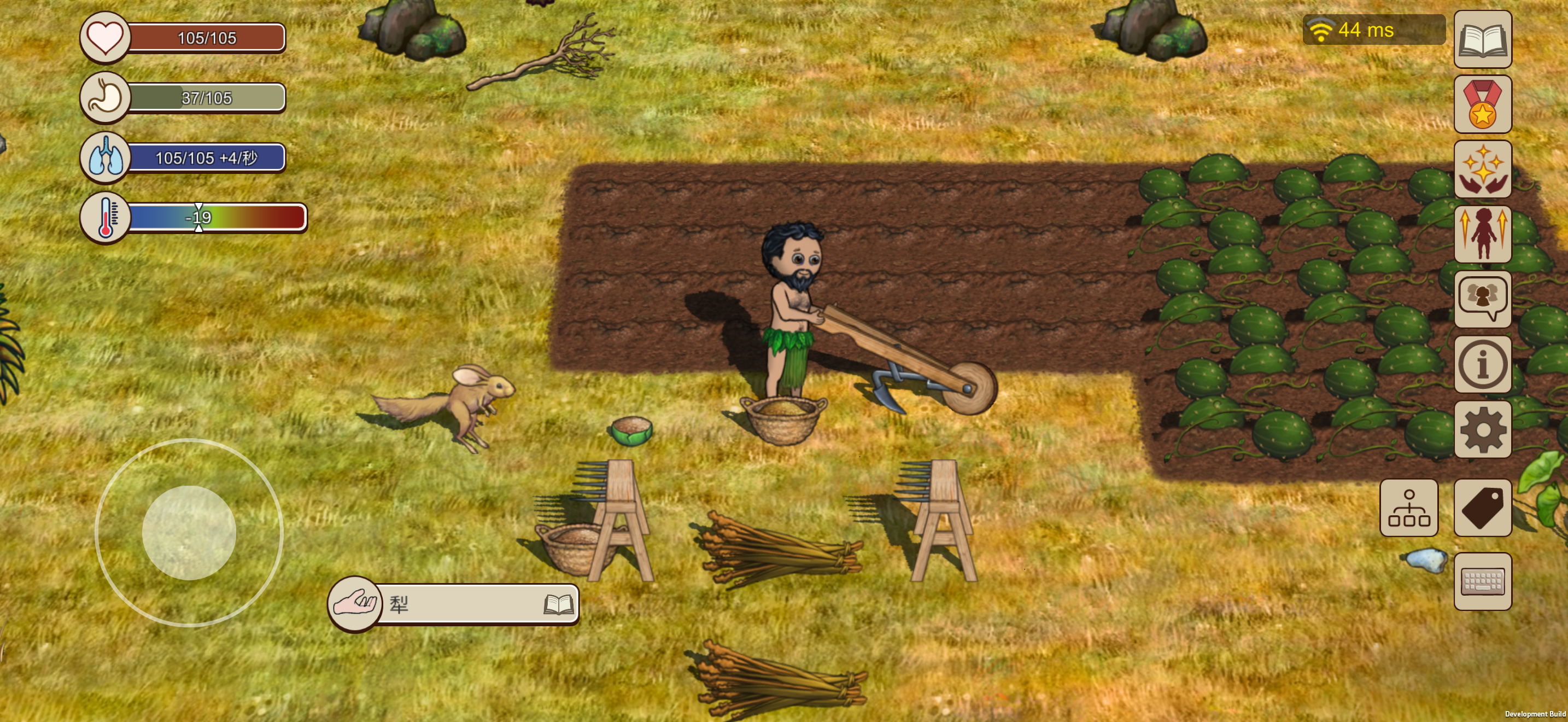Tap the price tag button
The image size is (1568, 722).
point(1482,508)
